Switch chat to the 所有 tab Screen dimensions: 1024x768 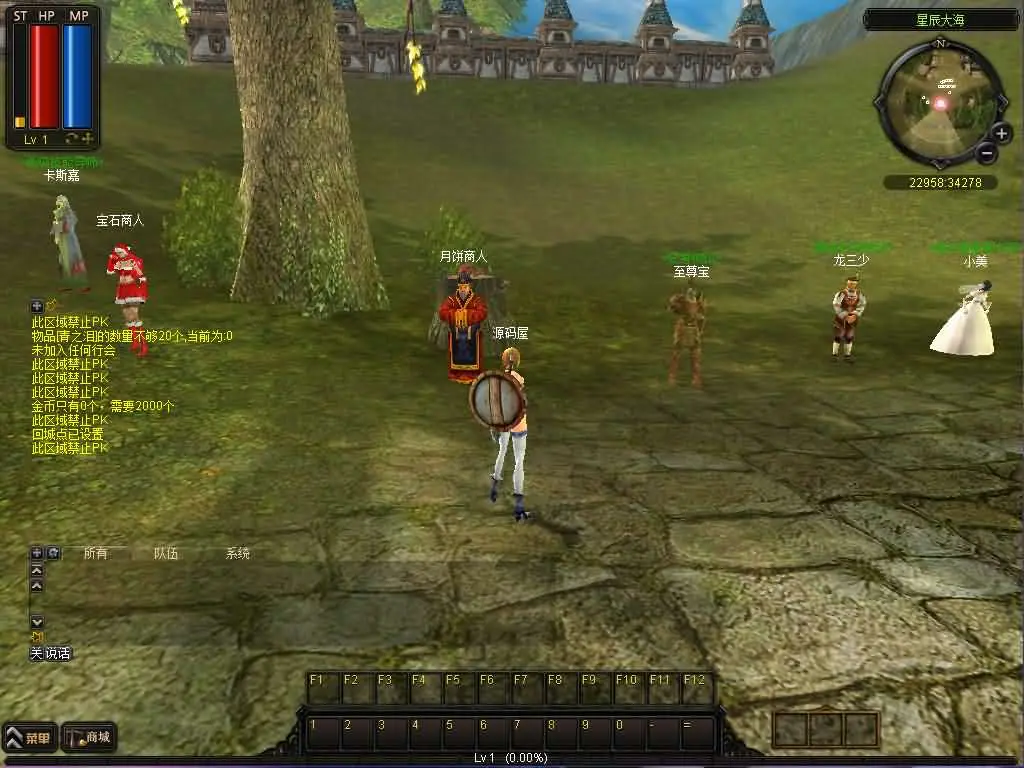[x=95, y=553]
